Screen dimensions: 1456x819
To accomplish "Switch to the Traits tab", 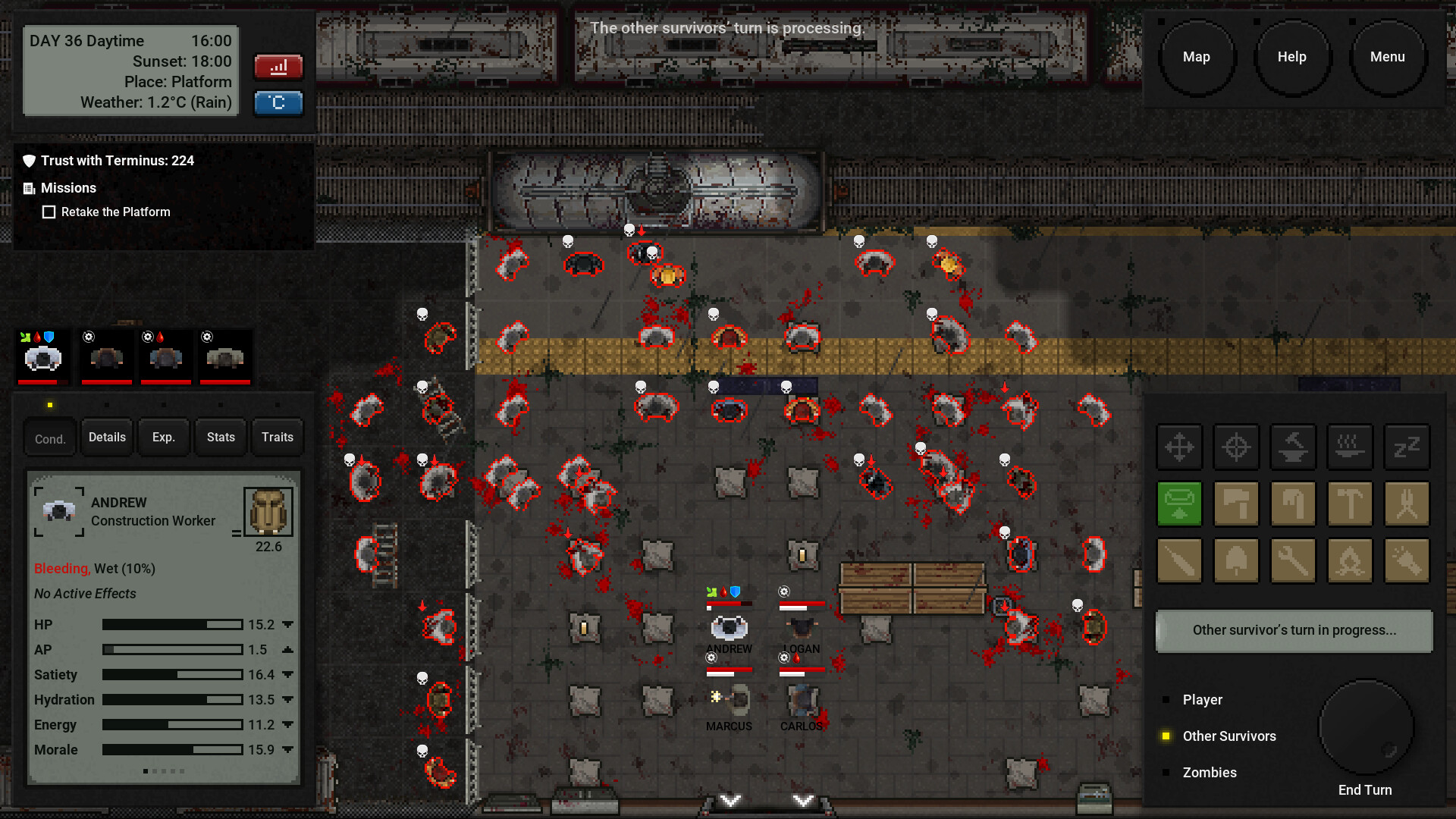I will pos(277,437).
